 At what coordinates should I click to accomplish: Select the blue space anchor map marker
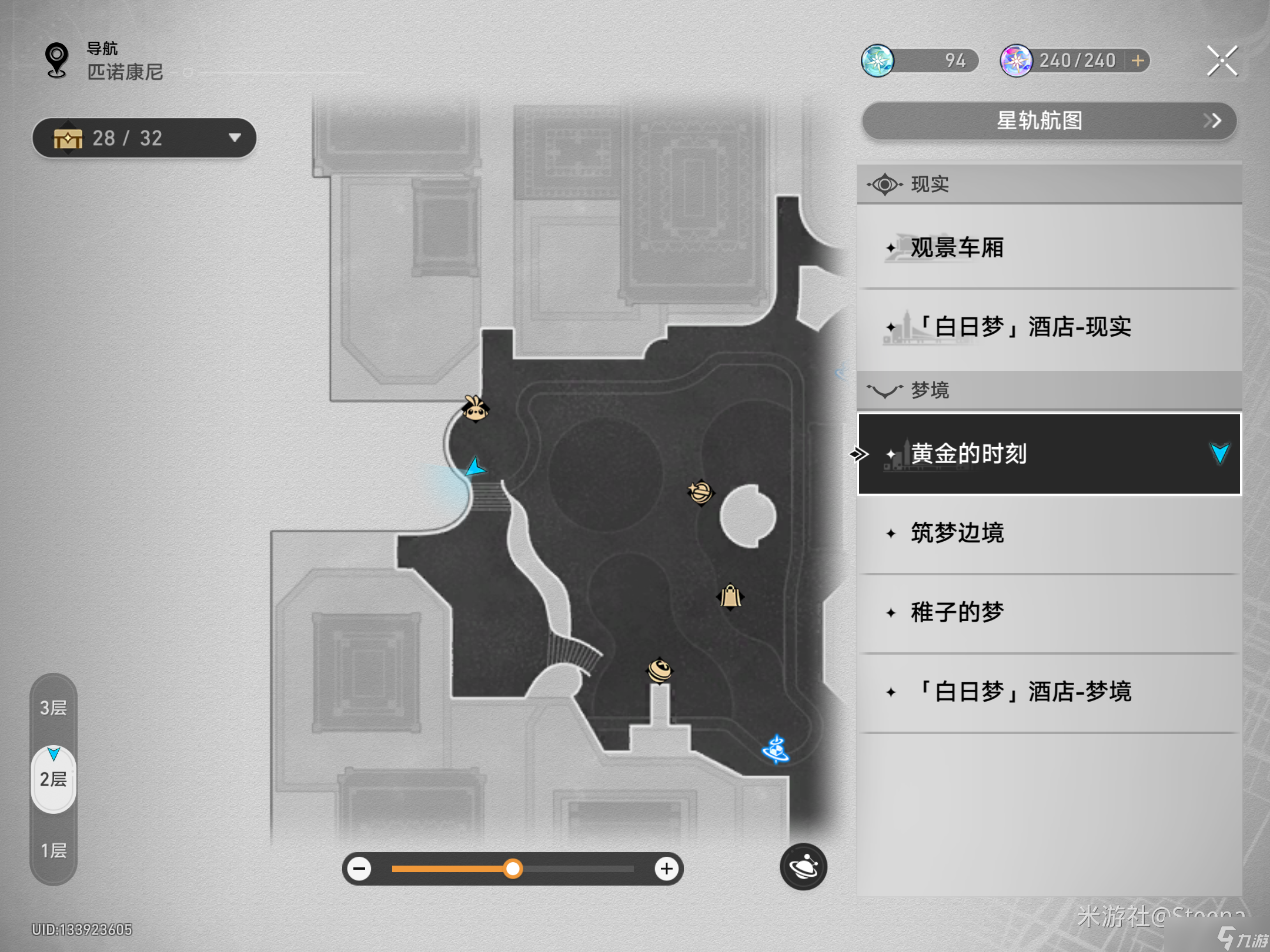tap(776, 750)
